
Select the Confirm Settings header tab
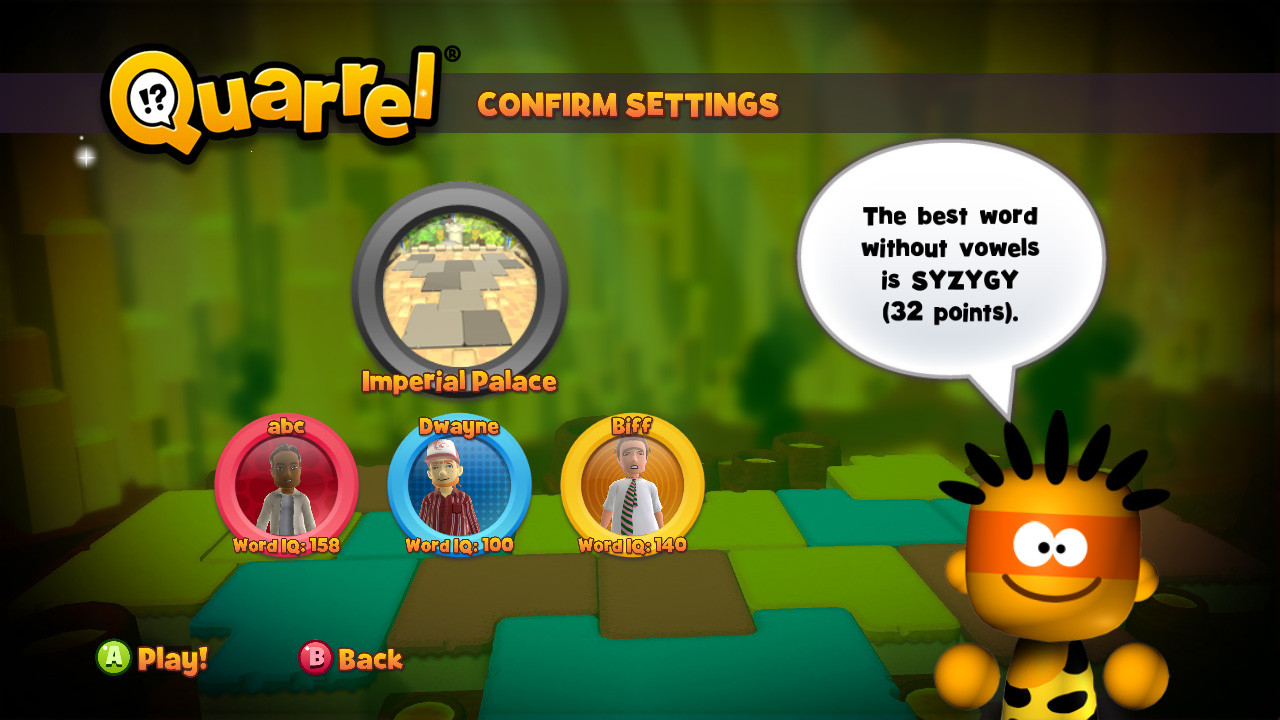pos(629,103)
